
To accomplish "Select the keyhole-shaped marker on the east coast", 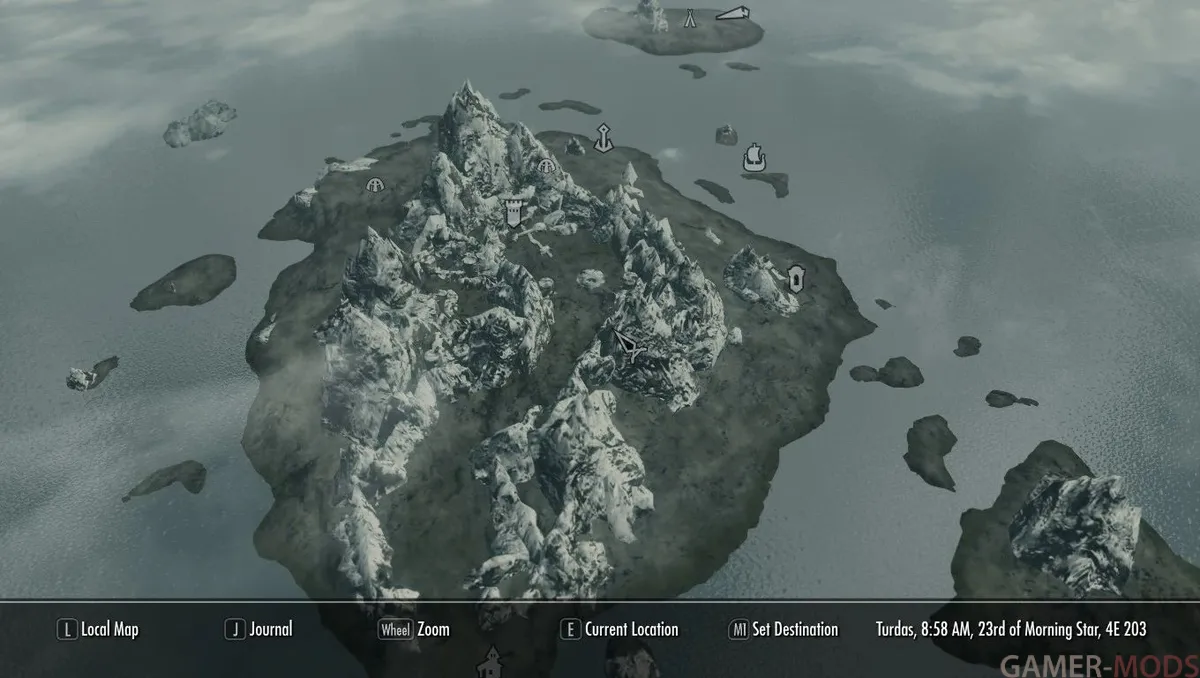I will click(x=796, y=278).
